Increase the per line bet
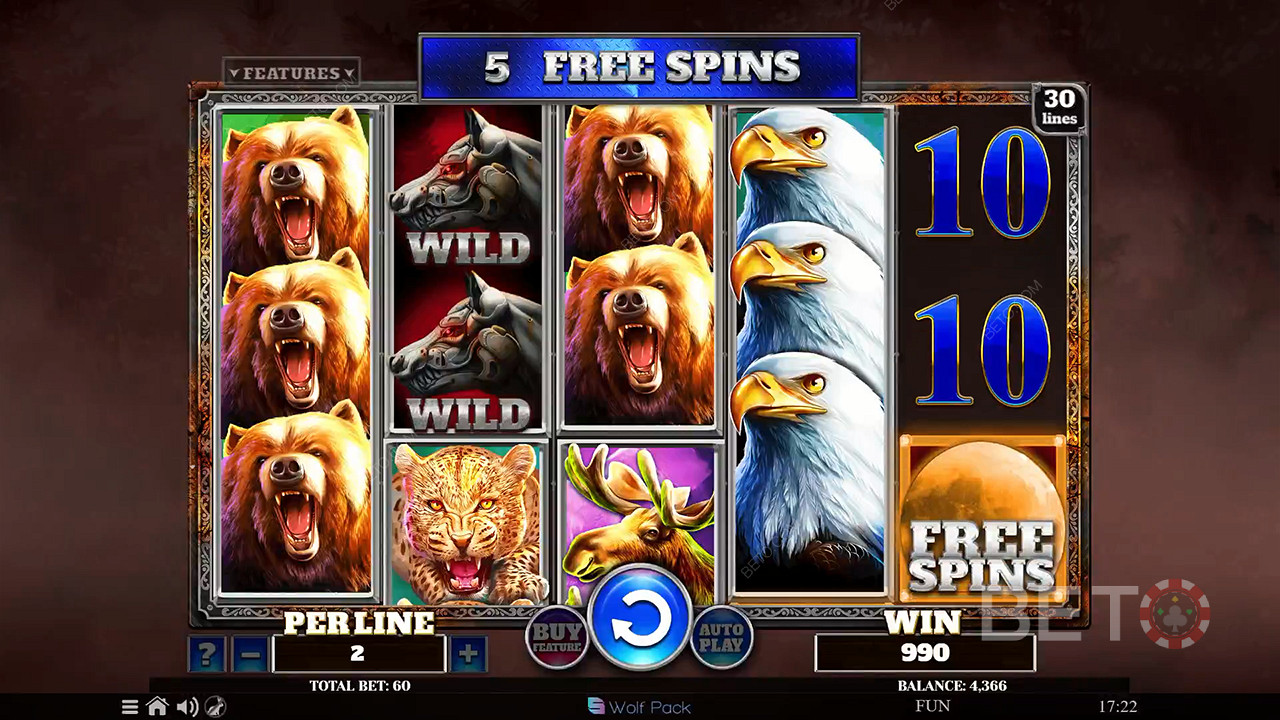The height and width of the screenshot is (720, 1280). [x=468, y=655]
